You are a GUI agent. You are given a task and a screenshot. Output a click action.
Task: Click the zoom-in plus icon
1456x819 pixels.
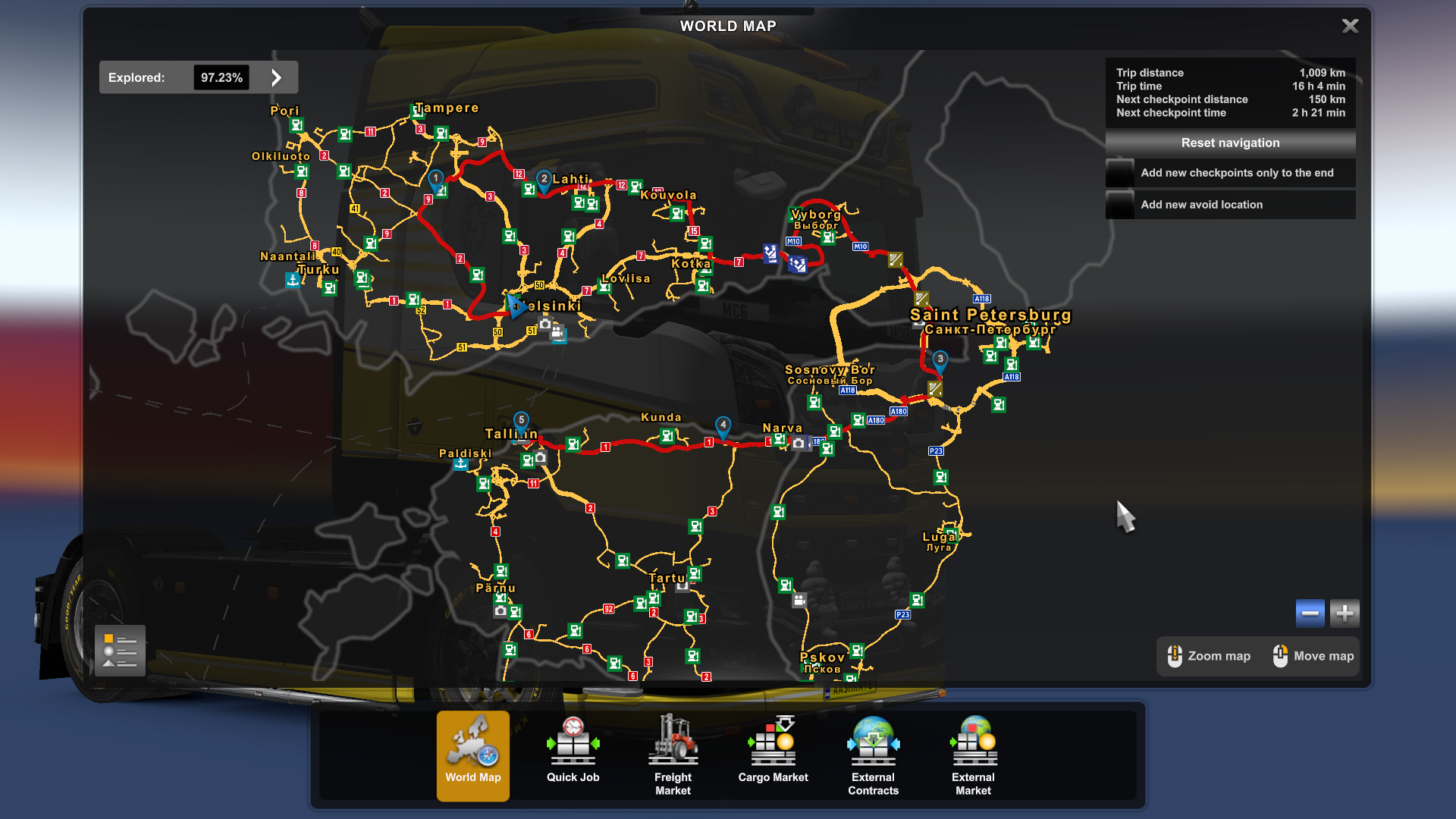[1344, 613]
